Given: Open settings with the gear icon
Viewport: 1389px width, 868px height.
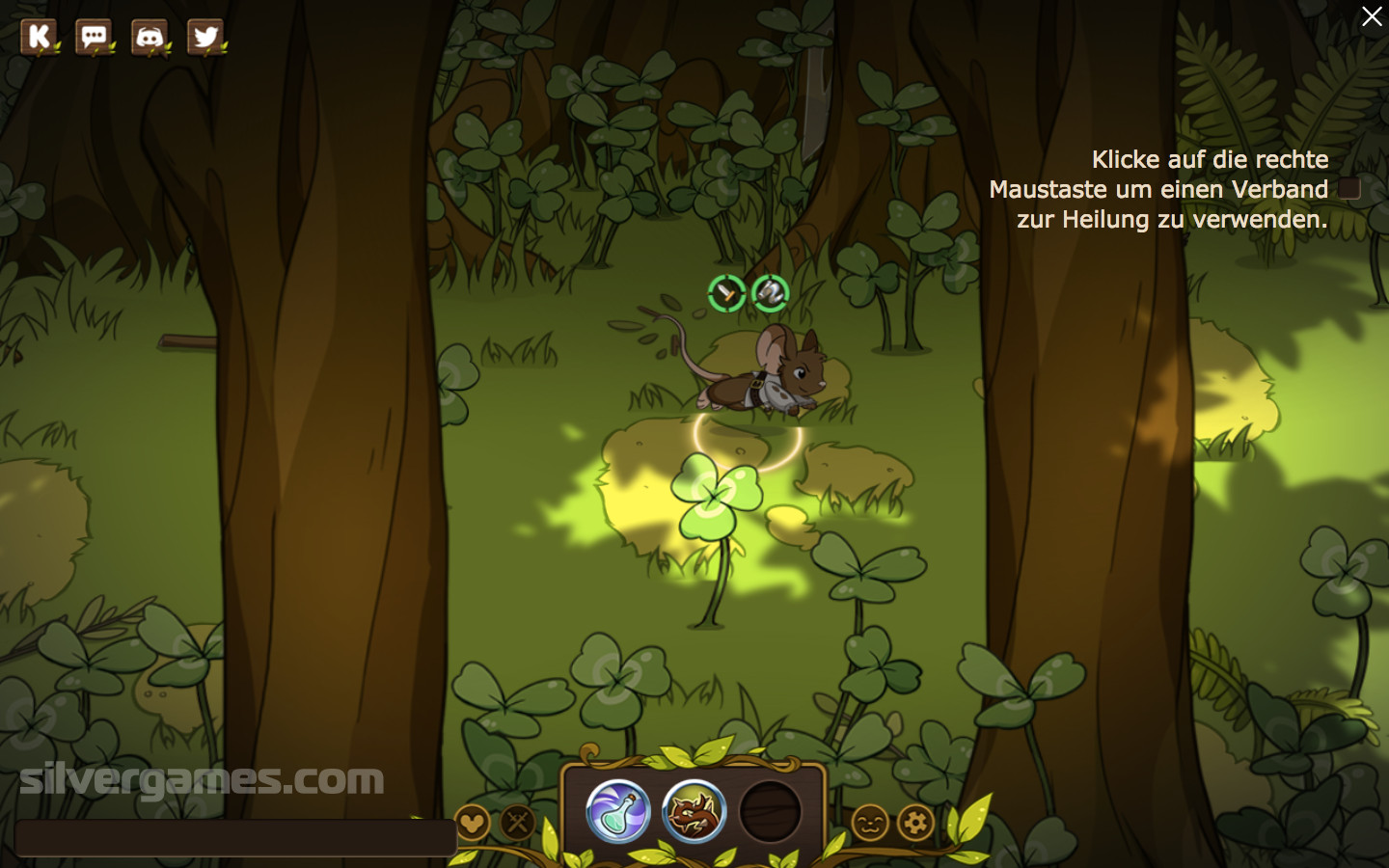Looking at the screenshot, I should (915, 823).
